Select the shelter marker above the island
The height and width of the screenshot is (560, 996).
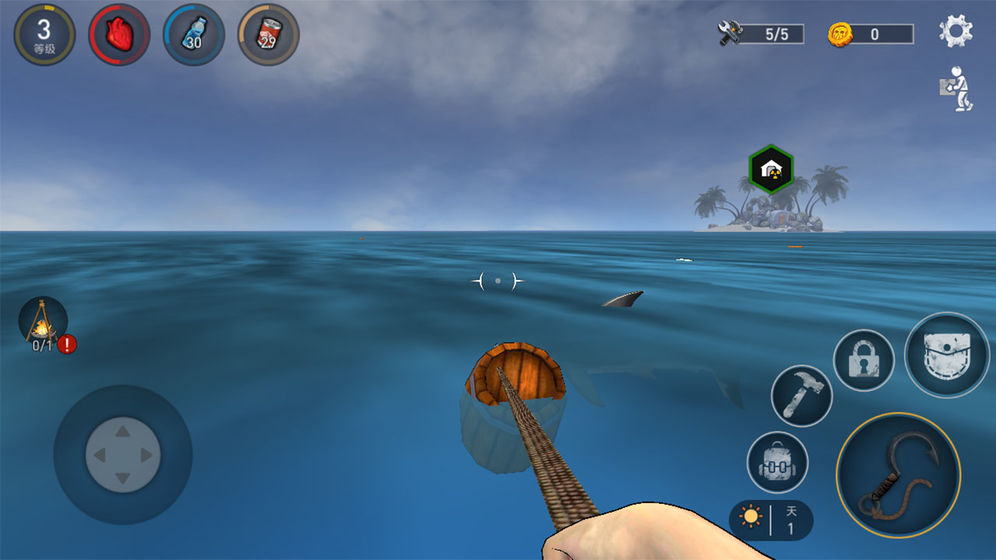click(x=771, y=168)
